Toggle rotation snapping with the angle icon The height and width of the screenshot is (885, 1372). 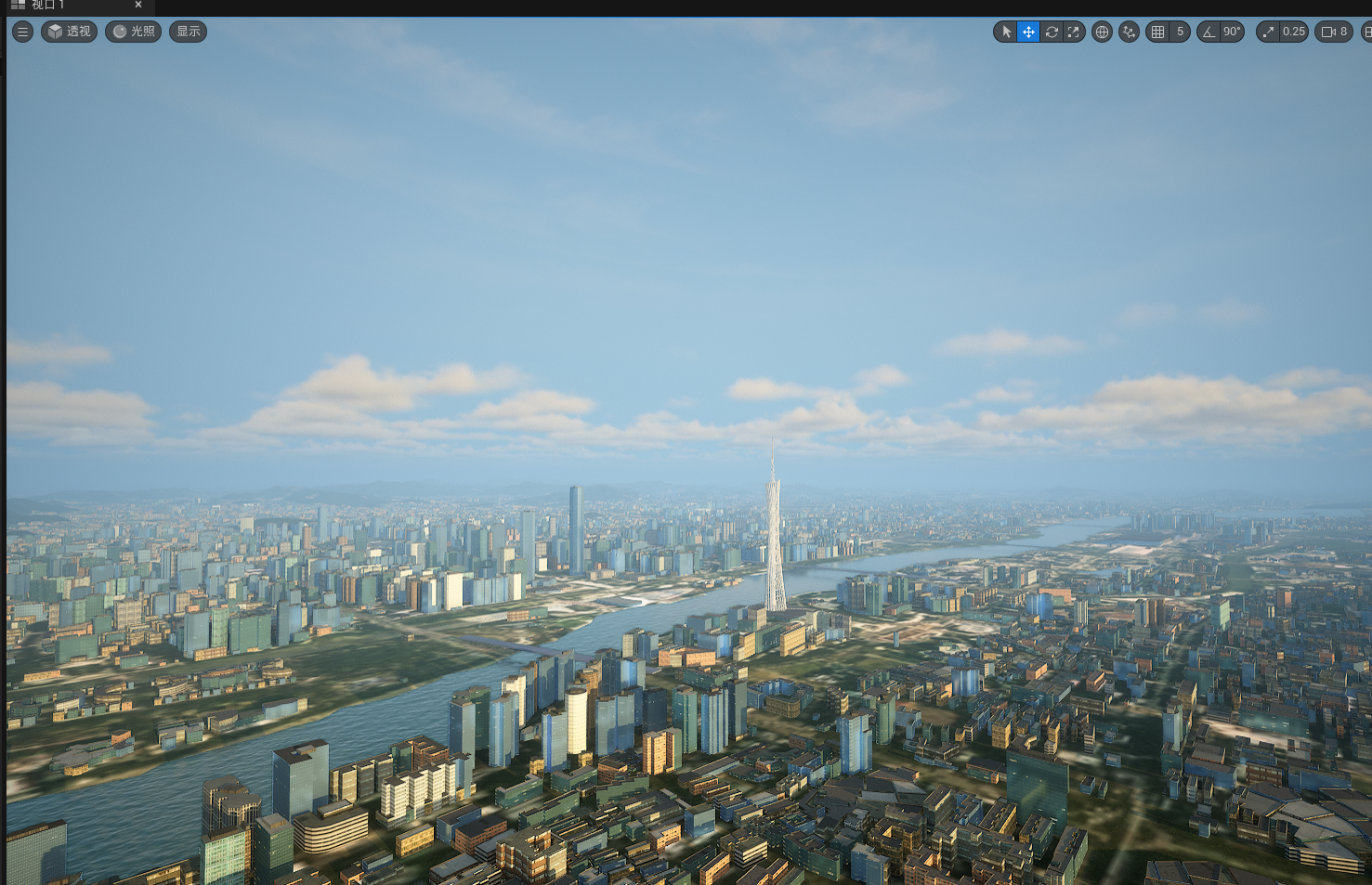pos(1209,32)
